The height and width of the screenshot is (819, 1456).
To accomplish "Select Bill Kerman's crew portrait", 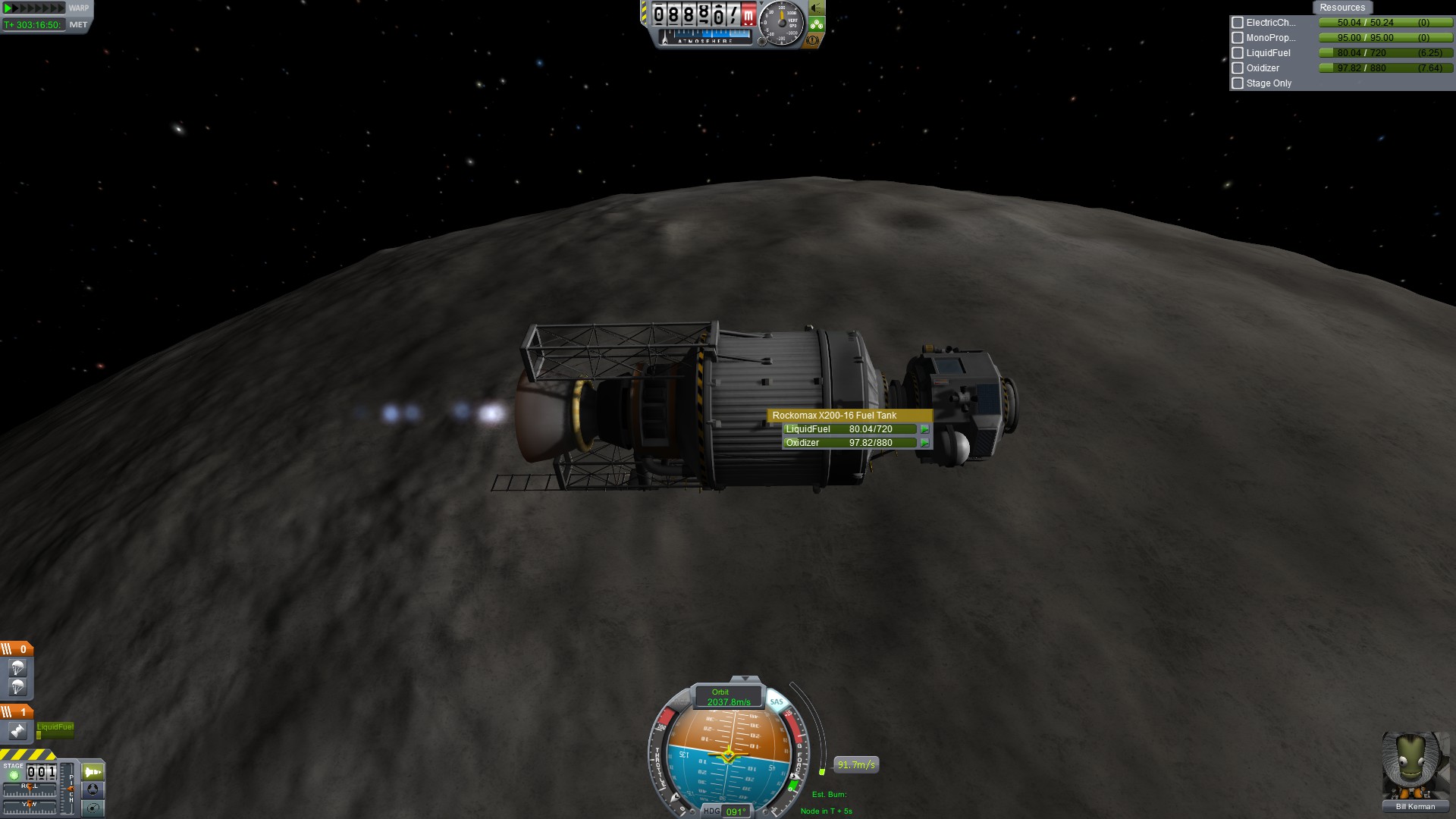I will tap(1415, 766).
